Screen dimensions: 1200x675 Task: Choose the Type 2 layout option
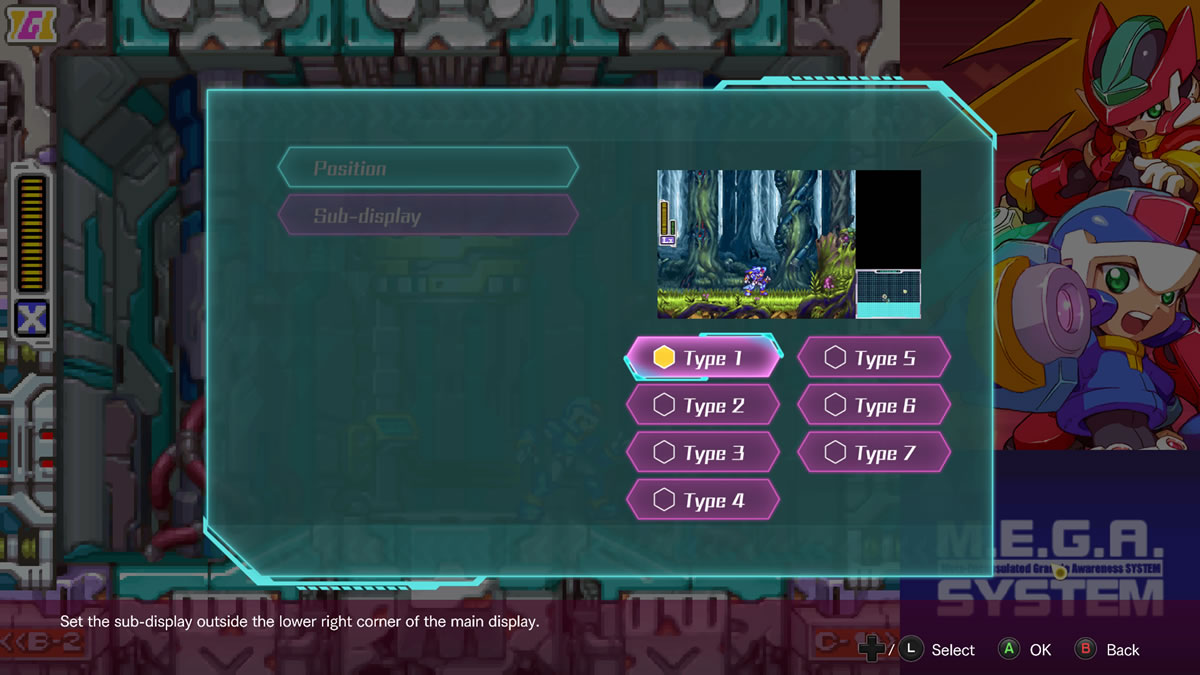click(x=702, y=405)
